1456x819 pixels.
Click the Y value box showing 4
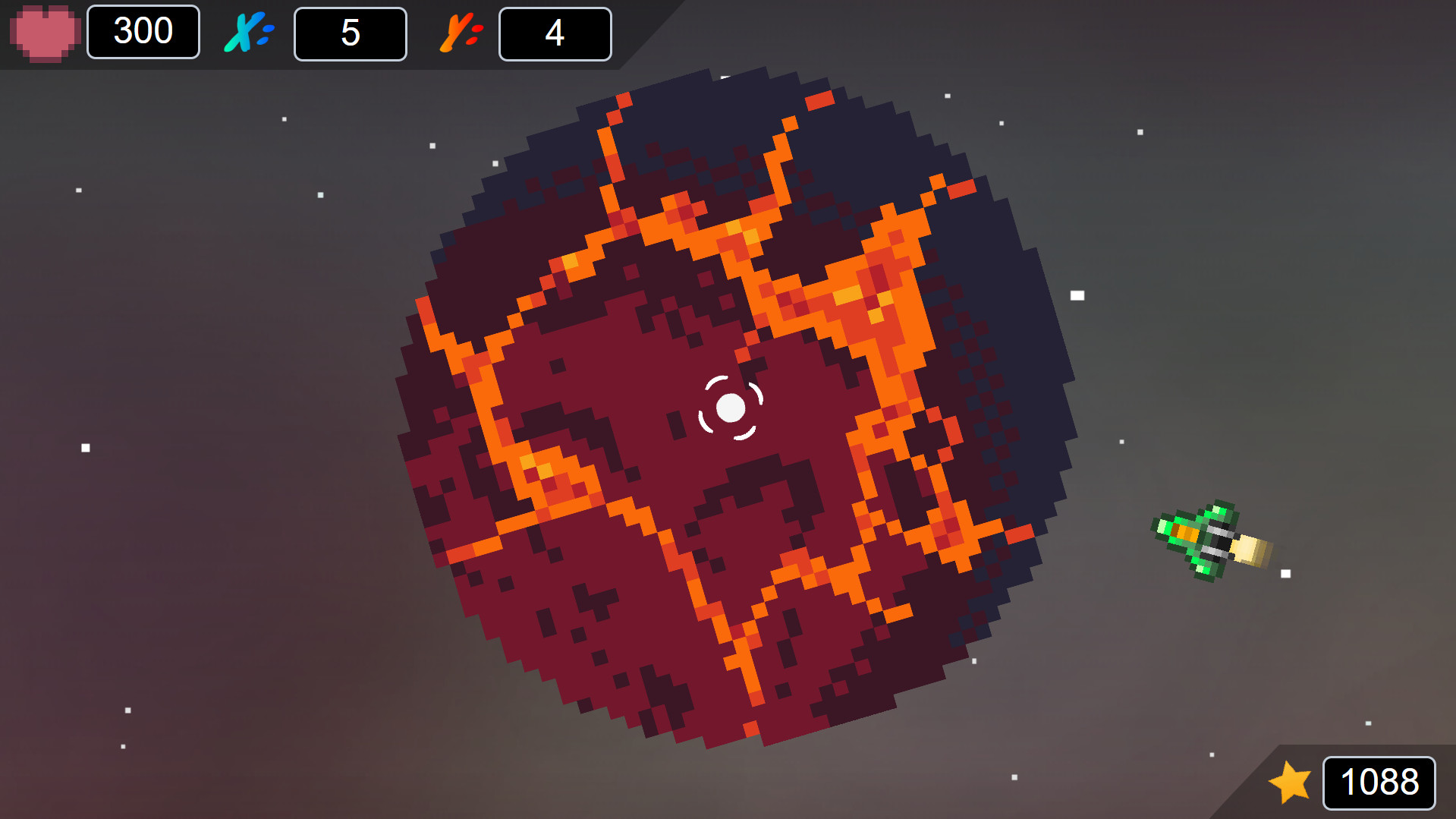[555, 32]
